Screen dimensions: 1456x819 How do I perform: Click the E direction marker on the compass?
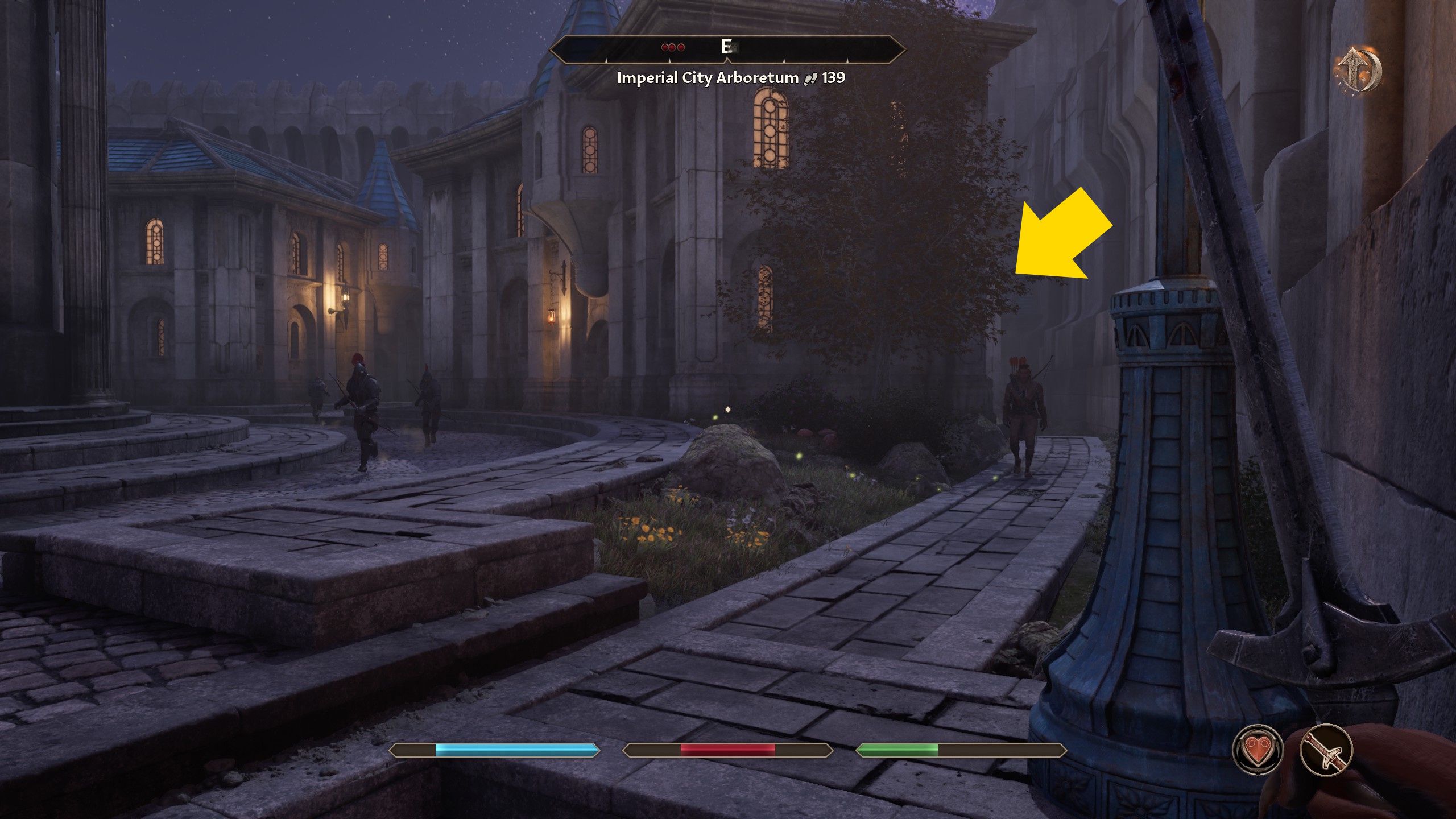[726, 47]
